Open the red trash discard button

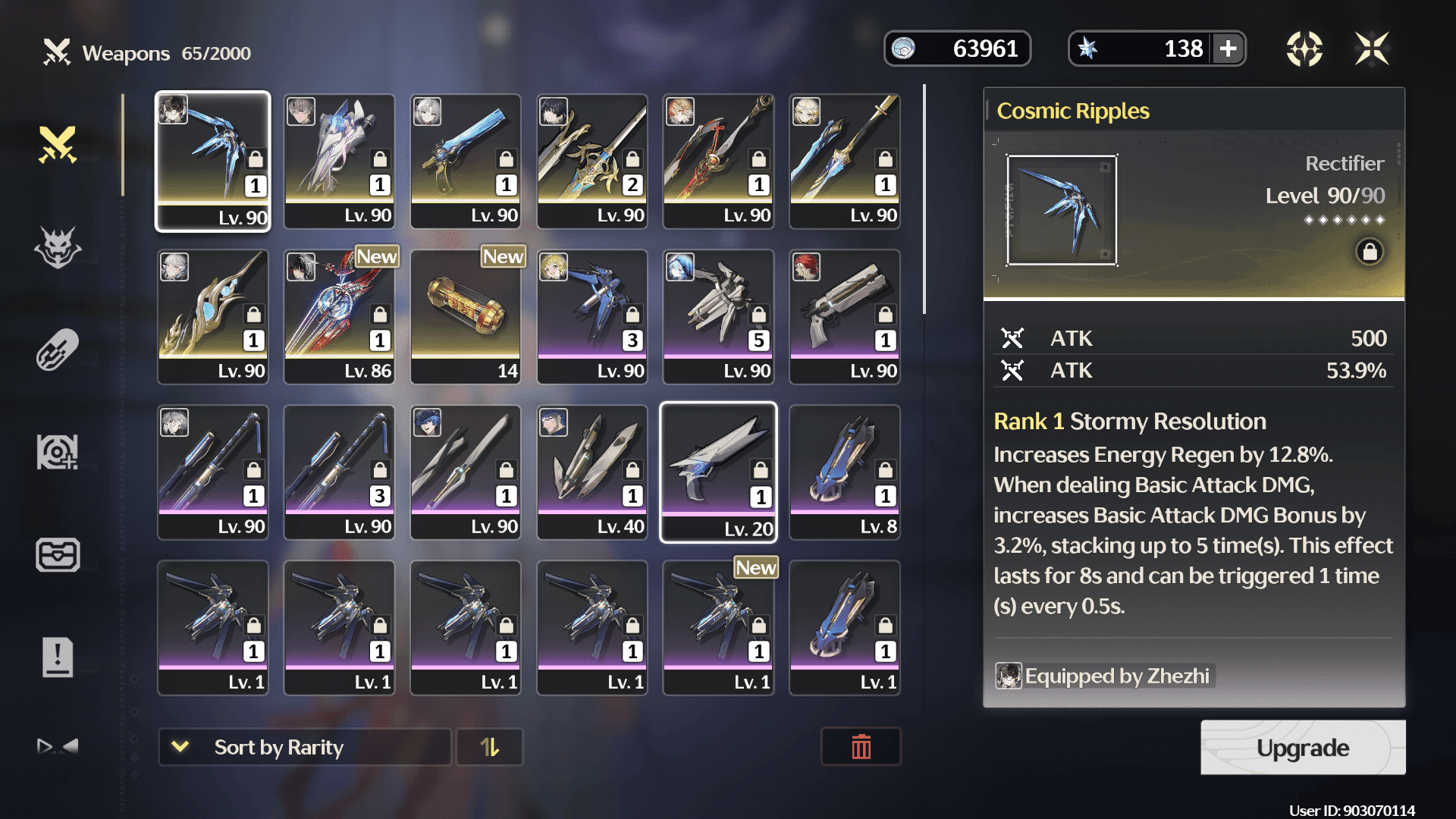point(861,748)
